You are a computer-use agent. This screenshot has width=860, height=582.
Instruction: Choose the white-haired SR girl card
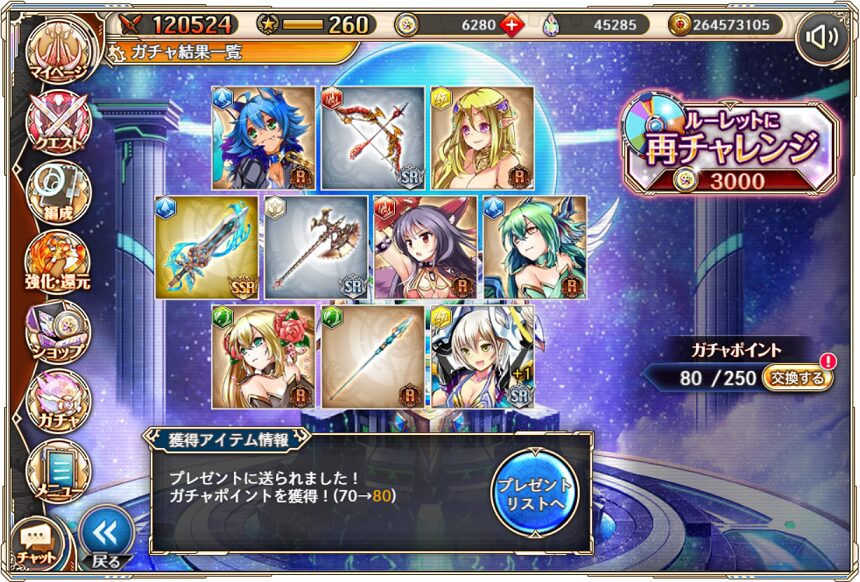click(481, 356)
